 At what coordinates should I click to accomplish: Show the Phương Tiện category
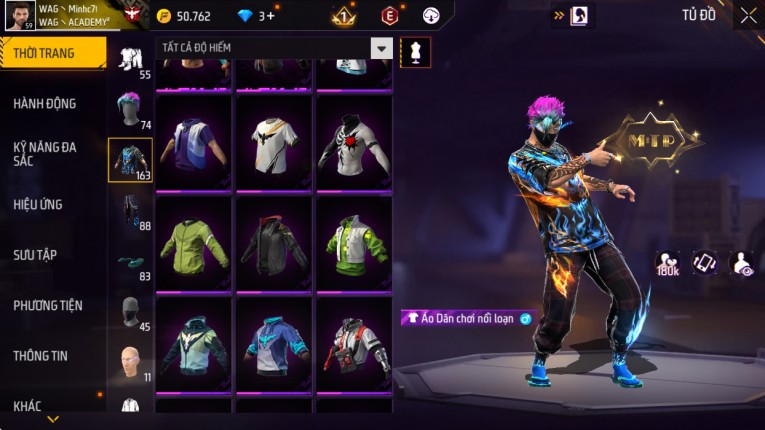[x=48, y=305]
